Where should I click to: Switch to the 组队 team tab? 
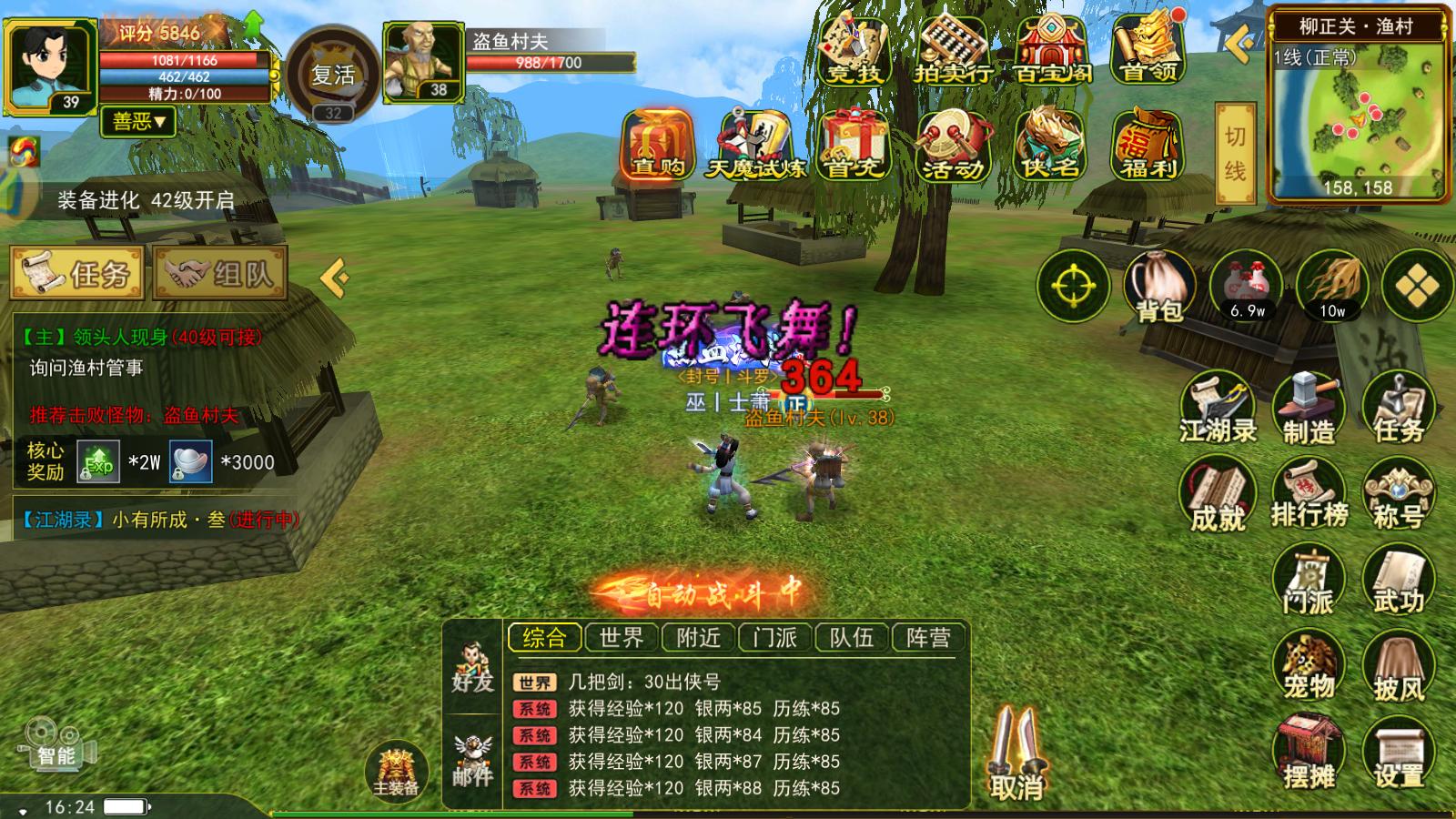(x=221, y=272)
